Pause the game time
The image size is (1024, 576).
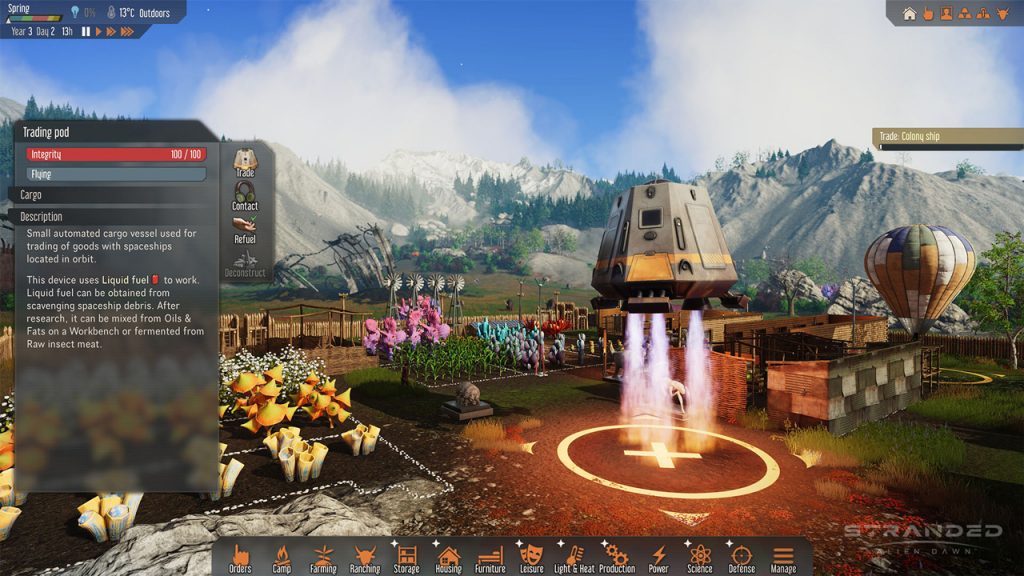point(86,32)
